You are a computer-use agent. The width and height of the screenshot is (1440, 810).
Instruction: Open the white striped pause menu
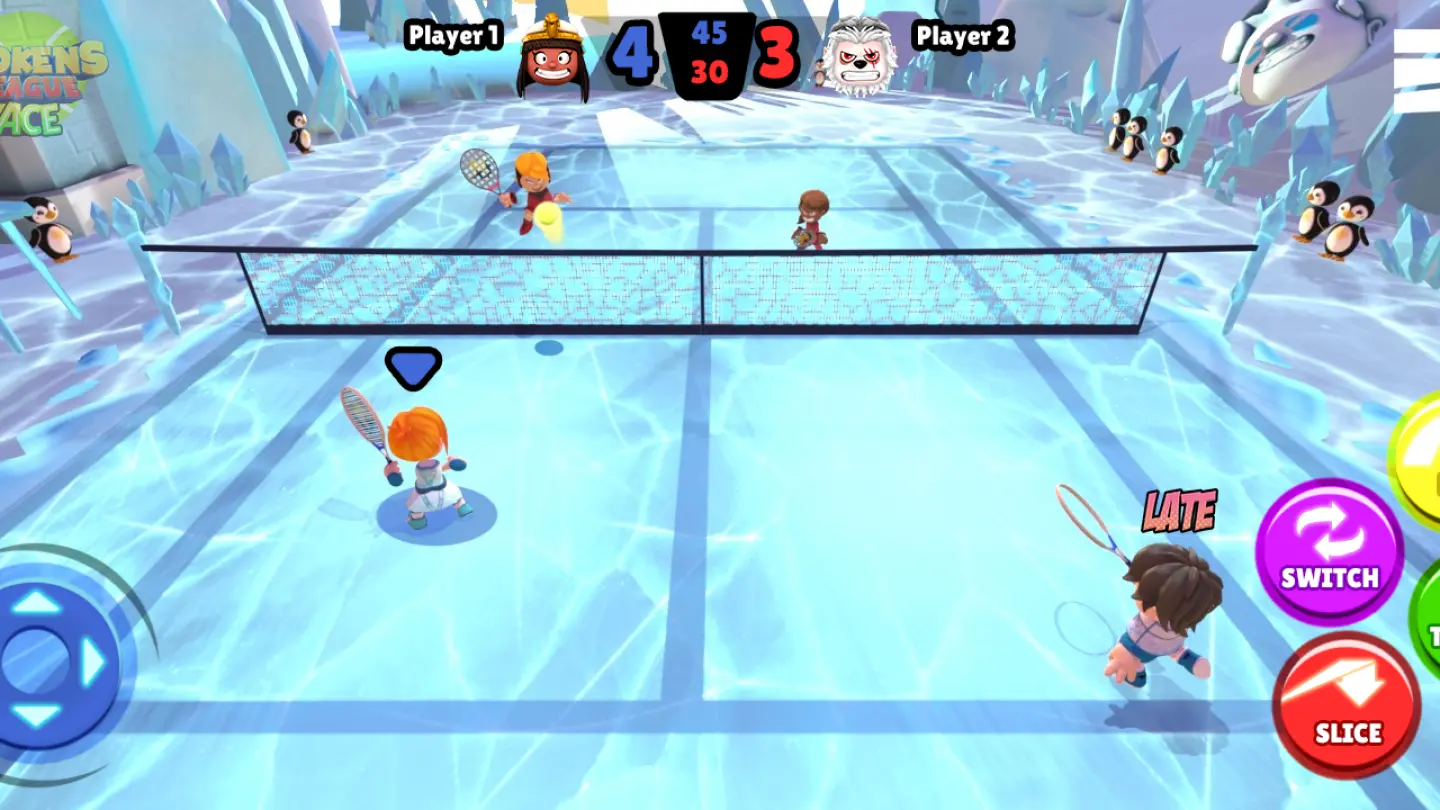(x=1418, y=71)
